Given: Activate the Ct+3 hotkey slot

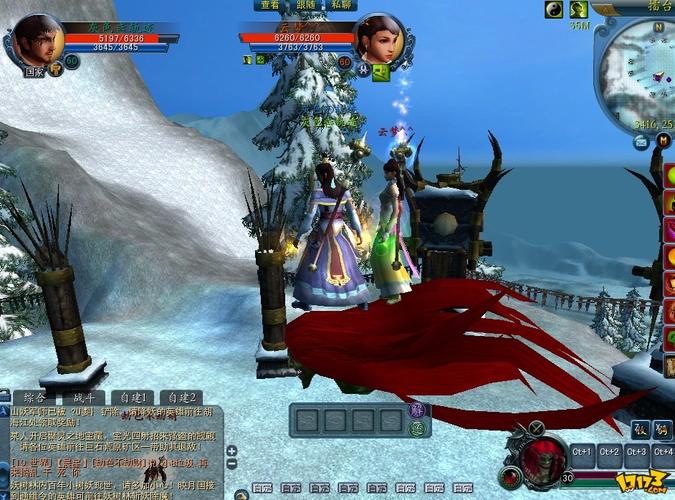Looking at the screenshot, I should tap(636, 452).
